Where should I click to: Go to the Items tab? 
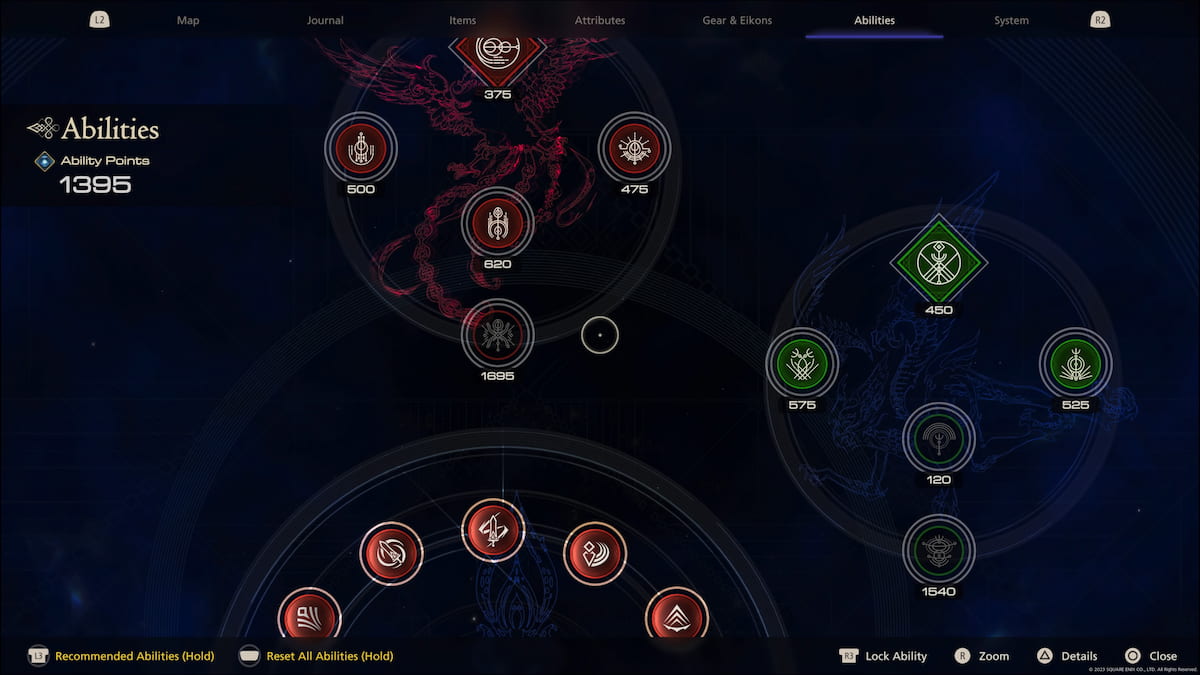(463, 20)
